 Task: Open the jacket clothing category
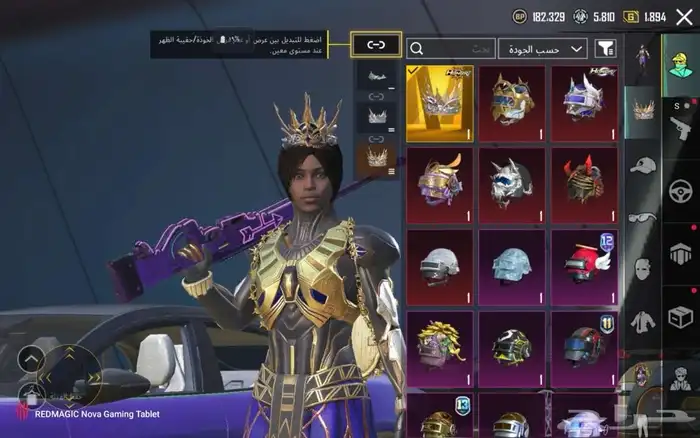coord(643,322)
